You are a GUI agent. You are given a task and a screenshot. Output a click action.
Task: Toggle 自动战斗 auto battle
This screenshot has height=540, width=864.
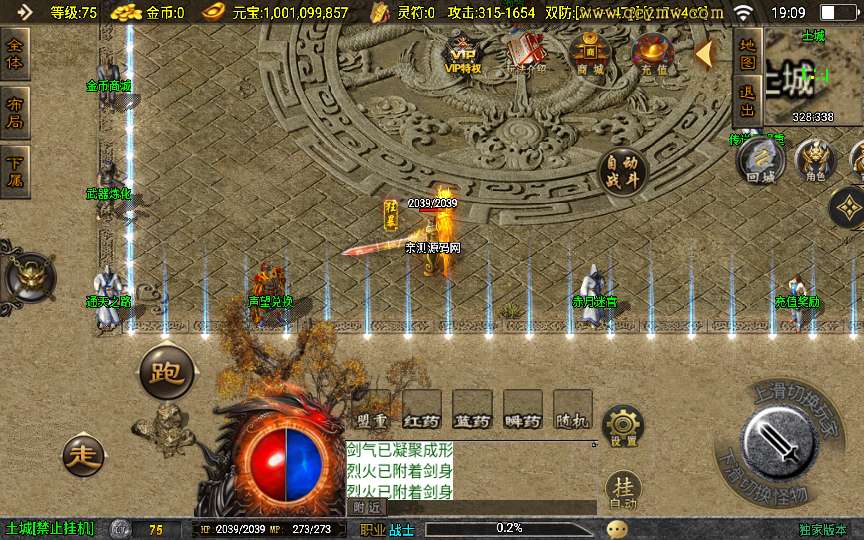click(621, 172)
